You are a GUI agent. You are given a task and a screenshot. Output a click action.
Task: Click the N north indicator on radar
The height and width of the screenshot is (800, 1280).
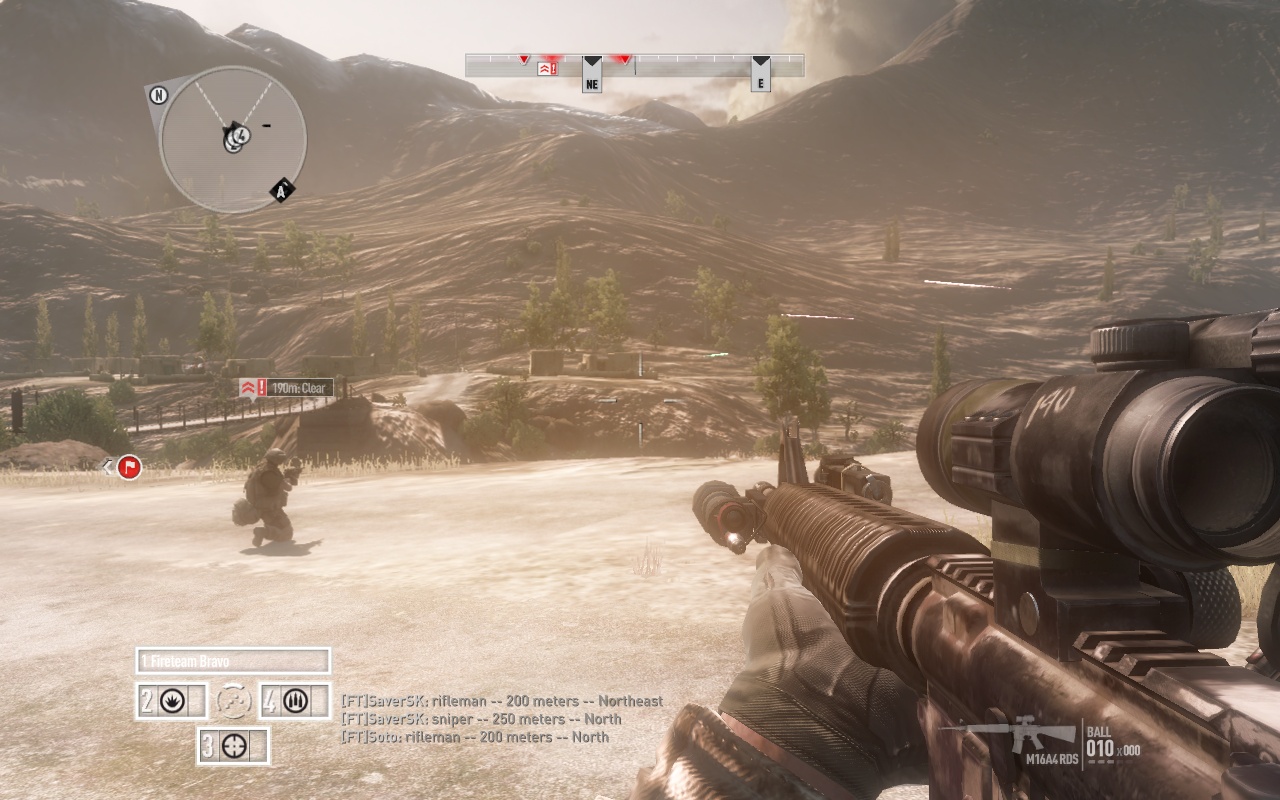click(158, 95)
